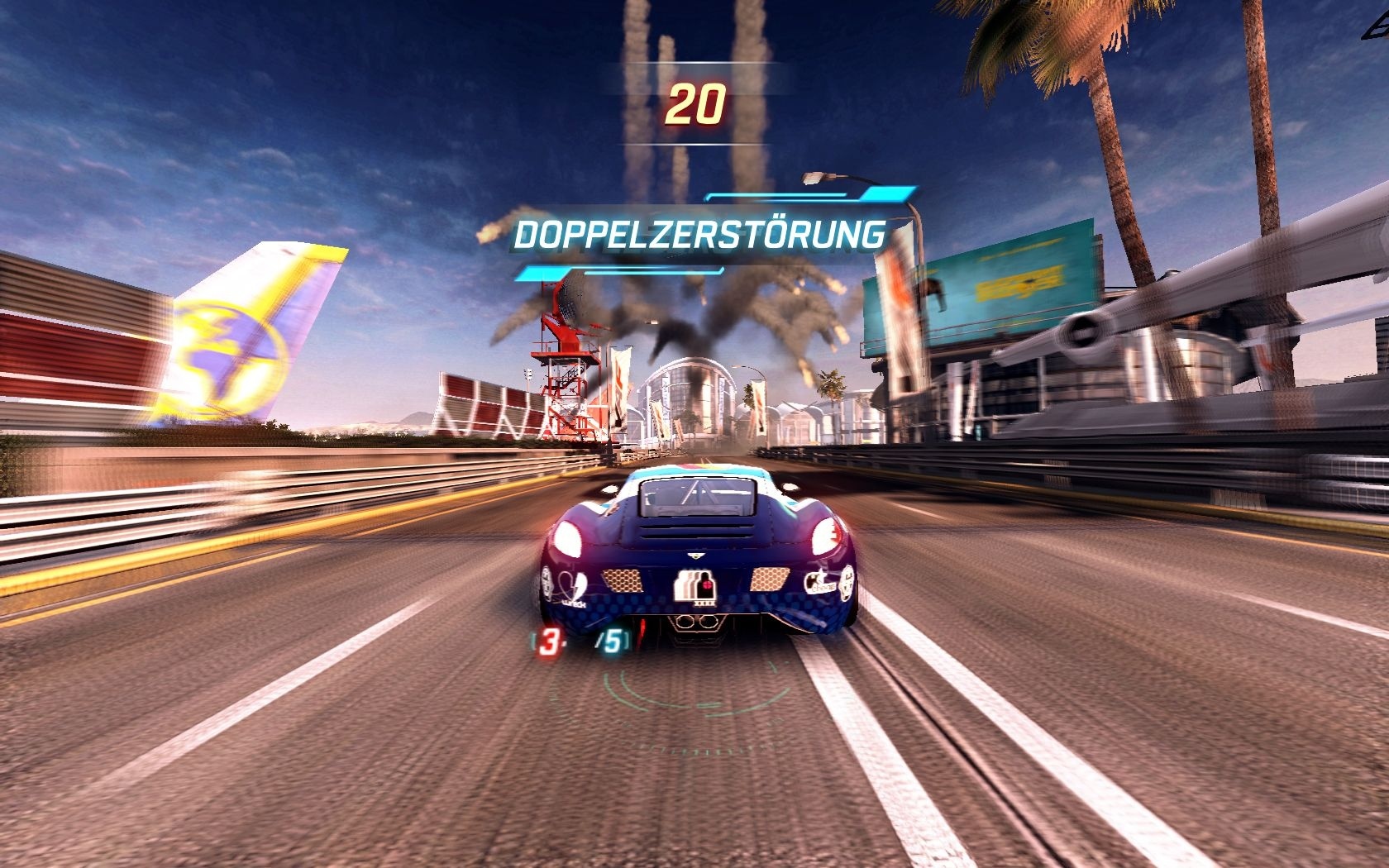Click the blue race car's rear window
Viewport: 1389px width, 868px height.
(695, 497)
